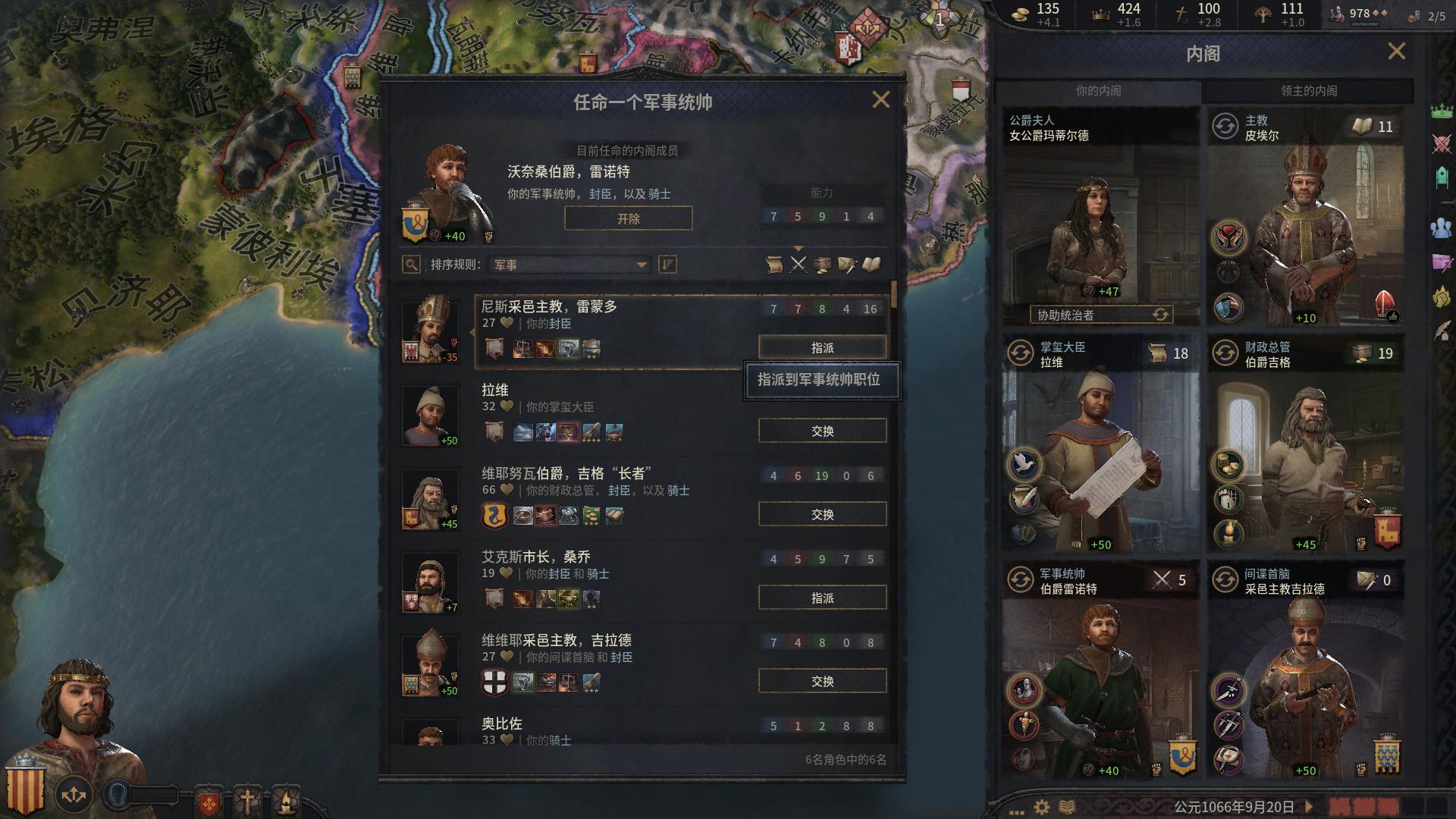Screen dimensions: 1456x819
Task: Open the 排序规则 sort dropdown showing 军事
Action: (x=569, y=265)
